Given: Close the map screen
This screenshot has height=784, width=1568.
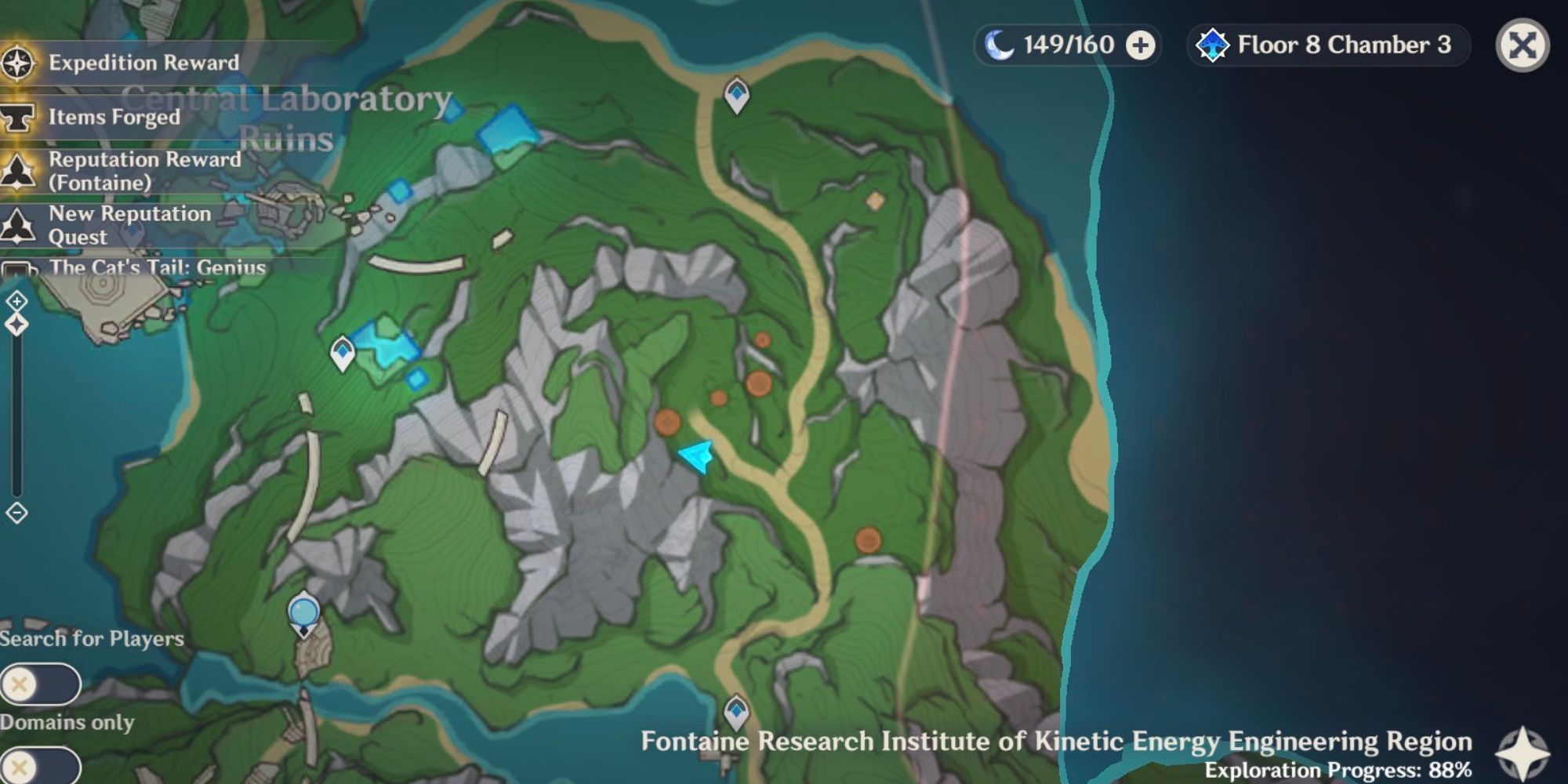Looking at the screenshot, I should point(1526,47).
